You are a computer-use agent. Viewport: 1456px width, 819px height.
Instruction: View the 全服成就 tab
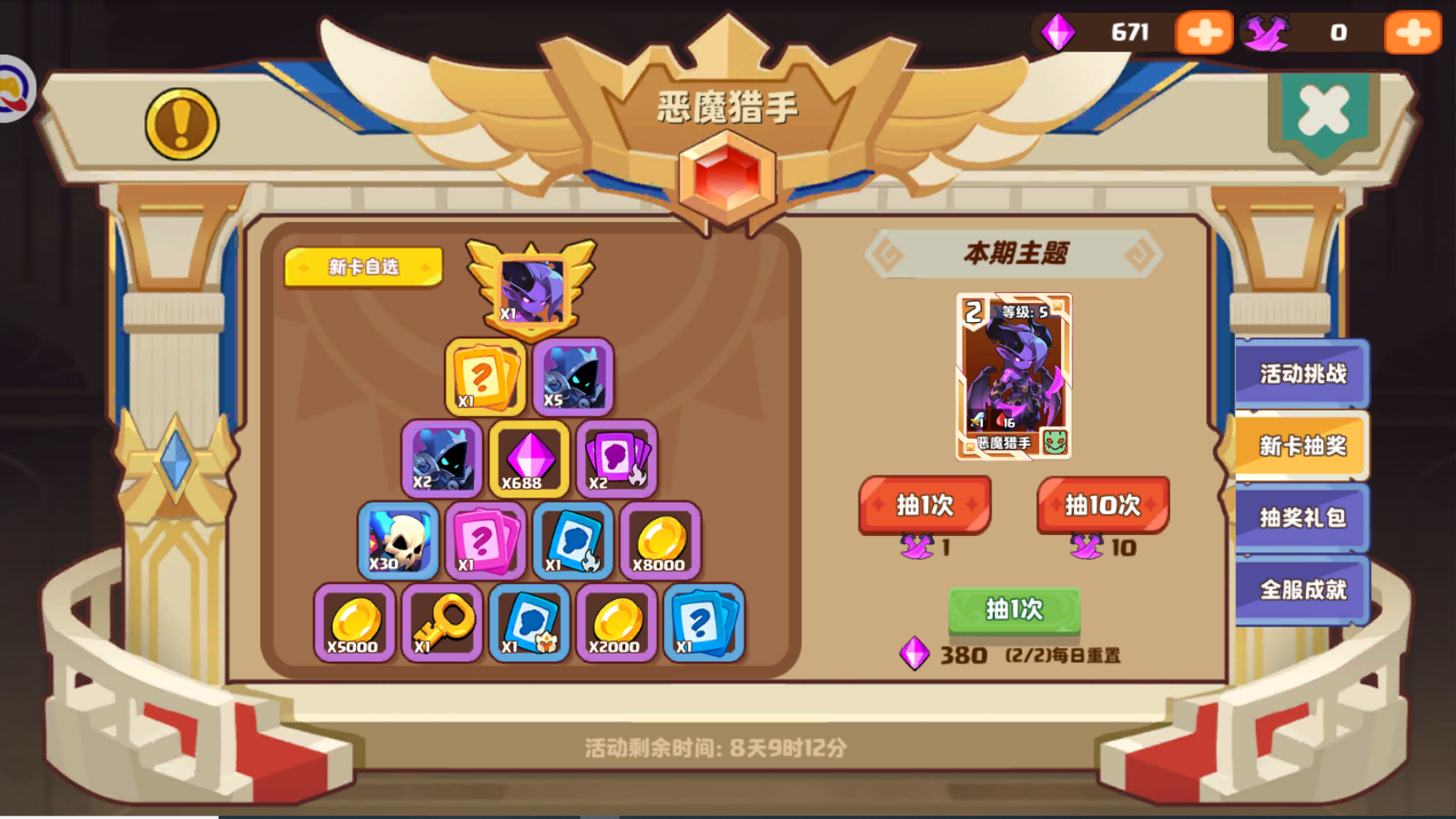(x=1303, y=590)
